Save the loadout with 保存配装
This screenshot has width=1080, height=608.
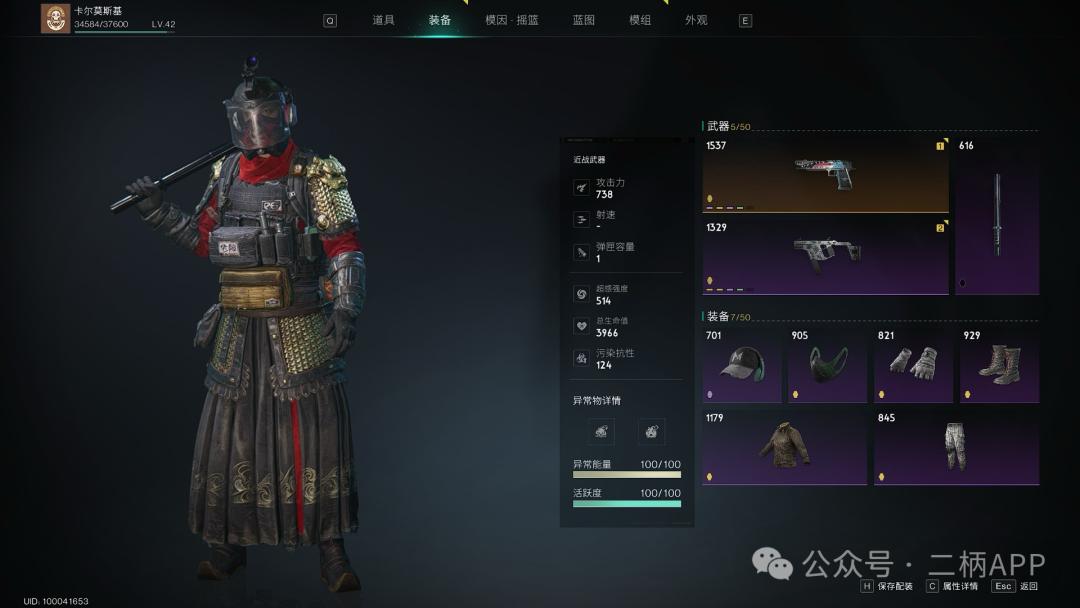(x=887, y=587)
